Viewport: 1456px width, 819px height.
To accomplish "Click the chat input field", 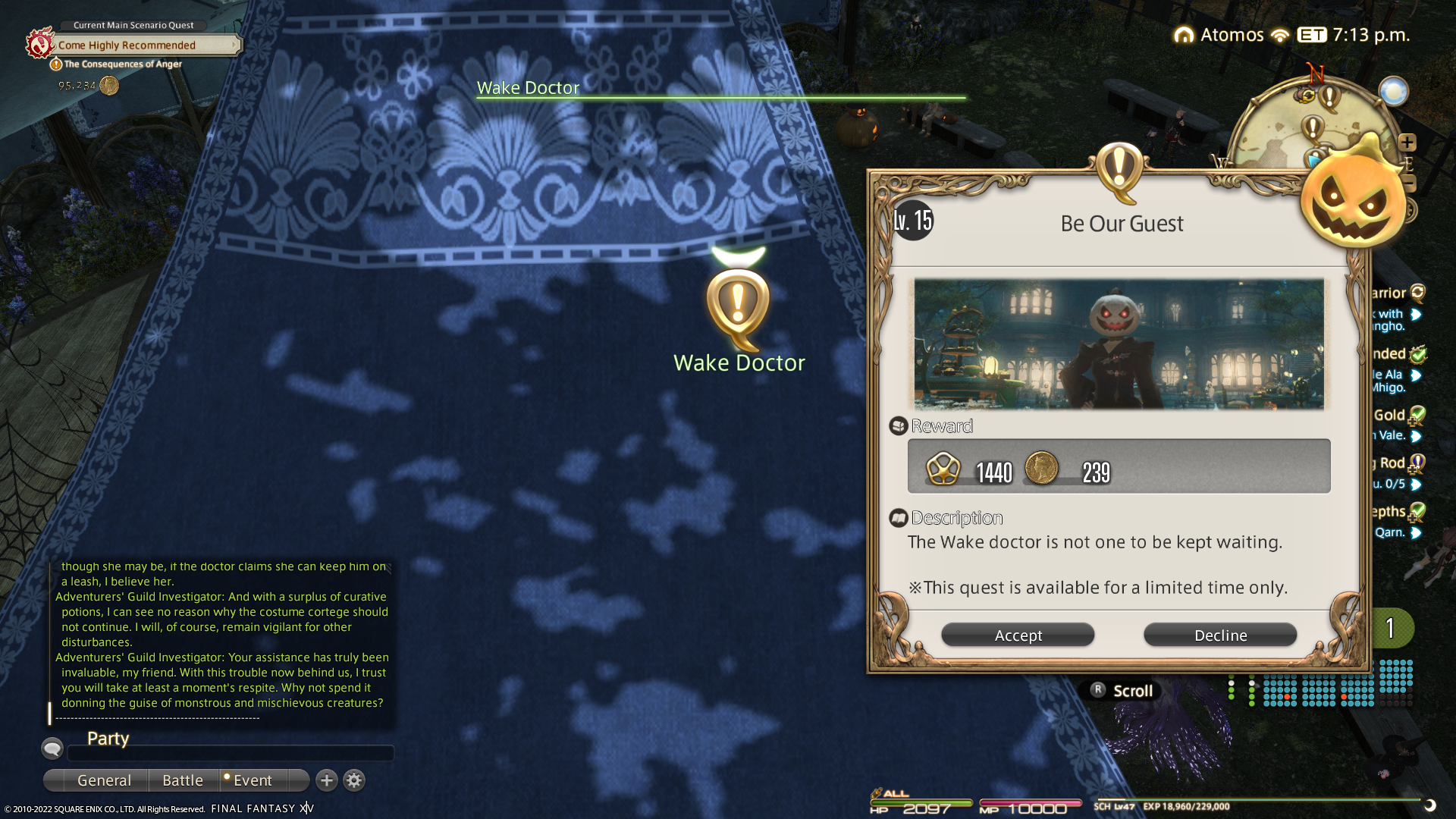I will (231, 753).
